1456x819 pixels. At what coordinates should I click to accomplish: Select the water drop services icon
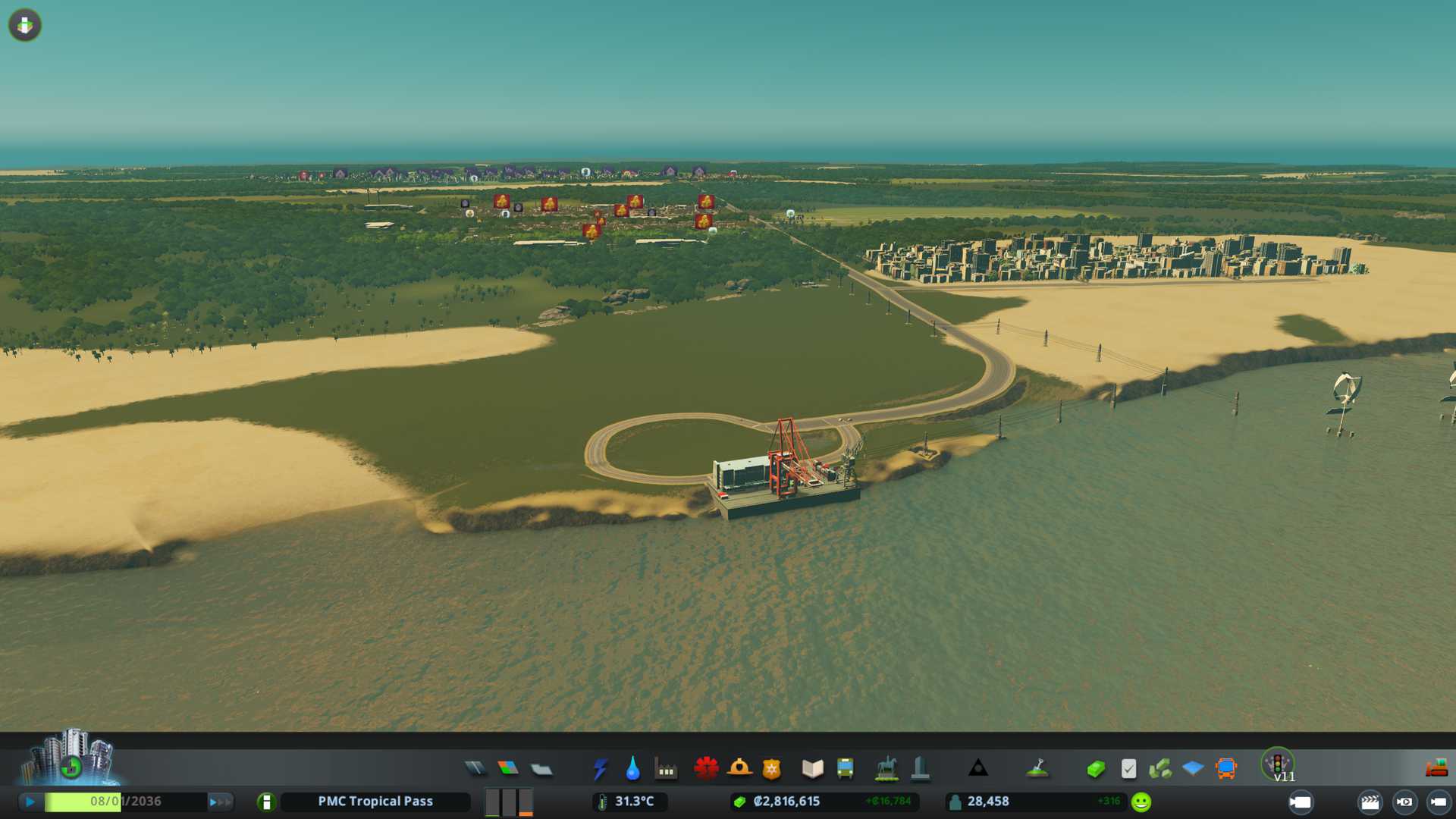point(633,769)
